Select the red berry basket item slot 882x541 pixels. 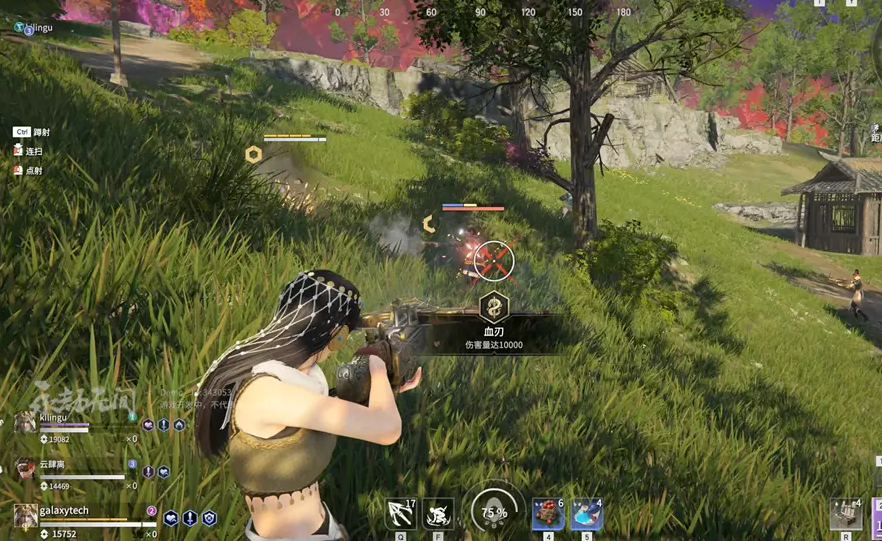coord(547,514)
